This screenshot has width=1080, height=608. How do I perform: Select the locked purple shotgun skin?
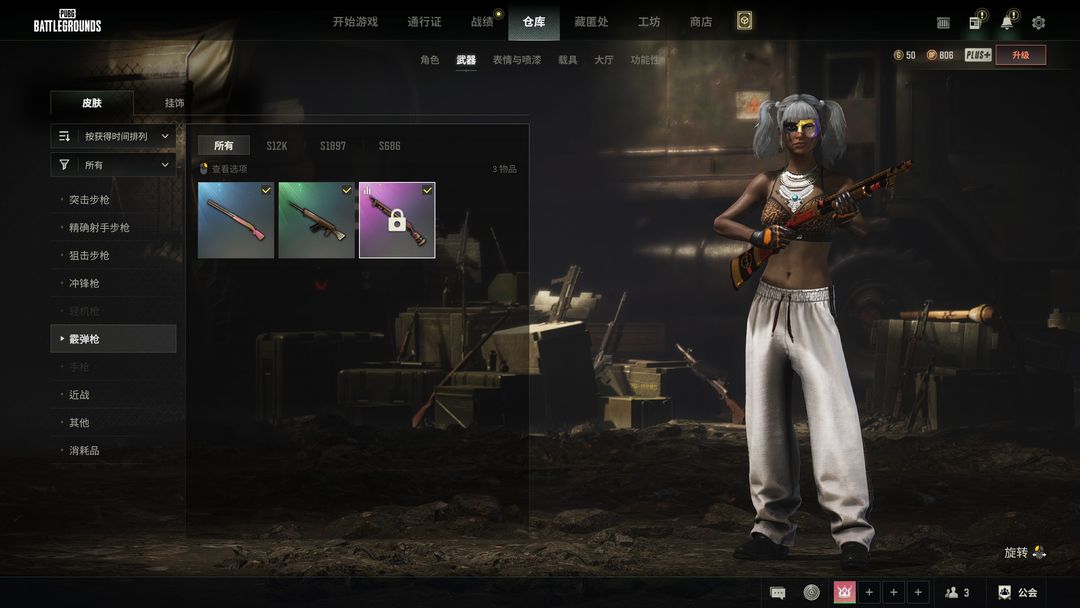[397, 220]
